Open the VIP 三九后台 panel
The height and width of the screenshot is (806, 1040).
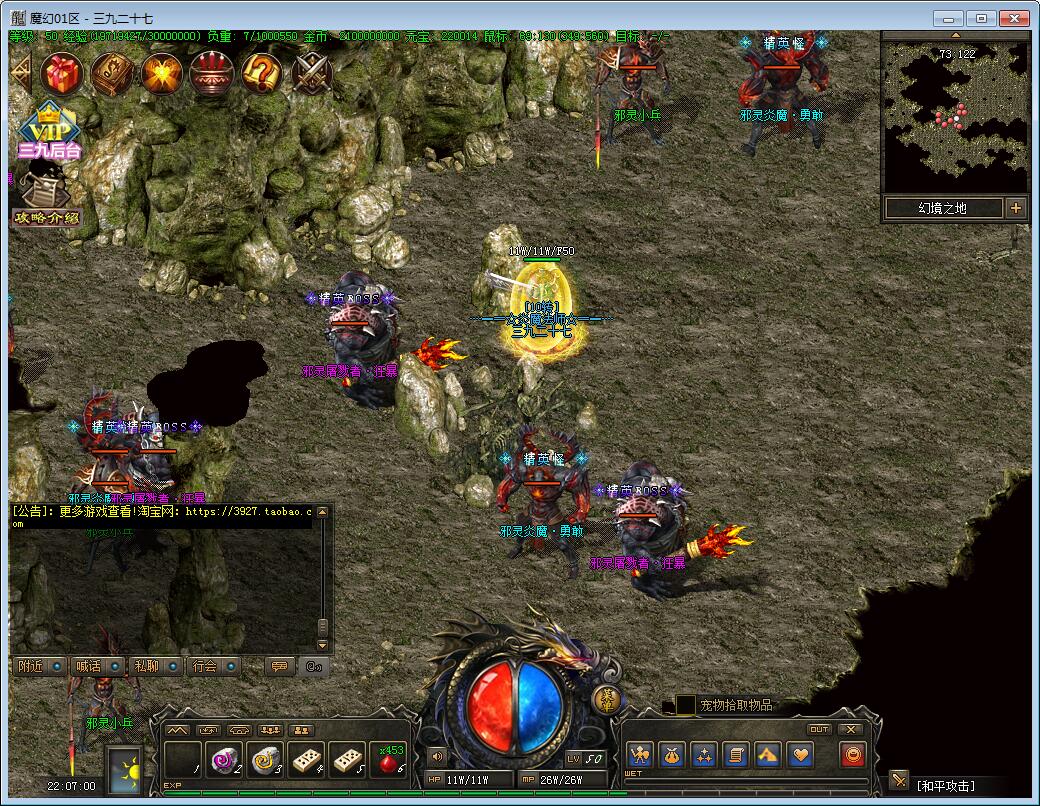(x=46, y=132)
